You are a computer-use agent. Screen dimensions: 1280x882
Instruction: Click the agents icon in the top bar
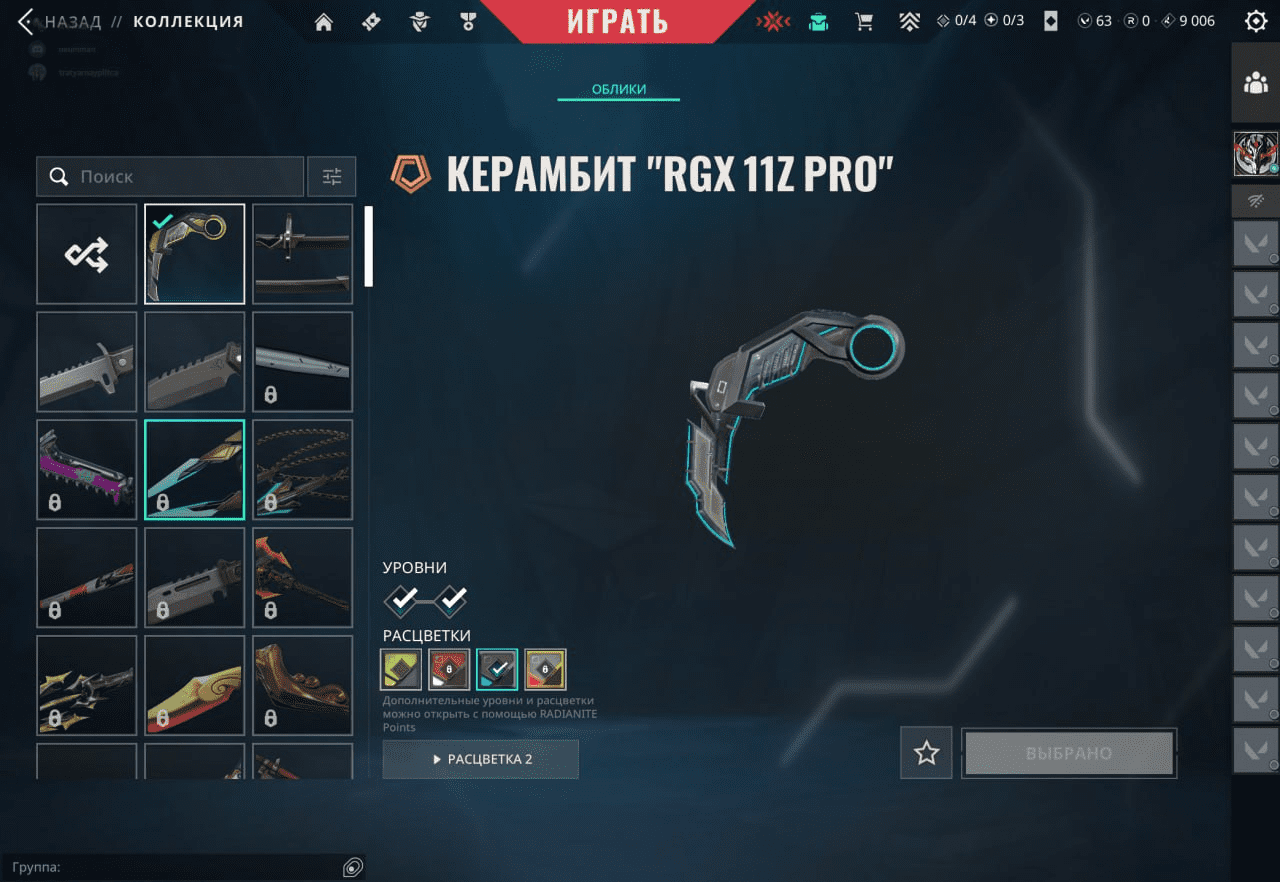click(419, 21)
